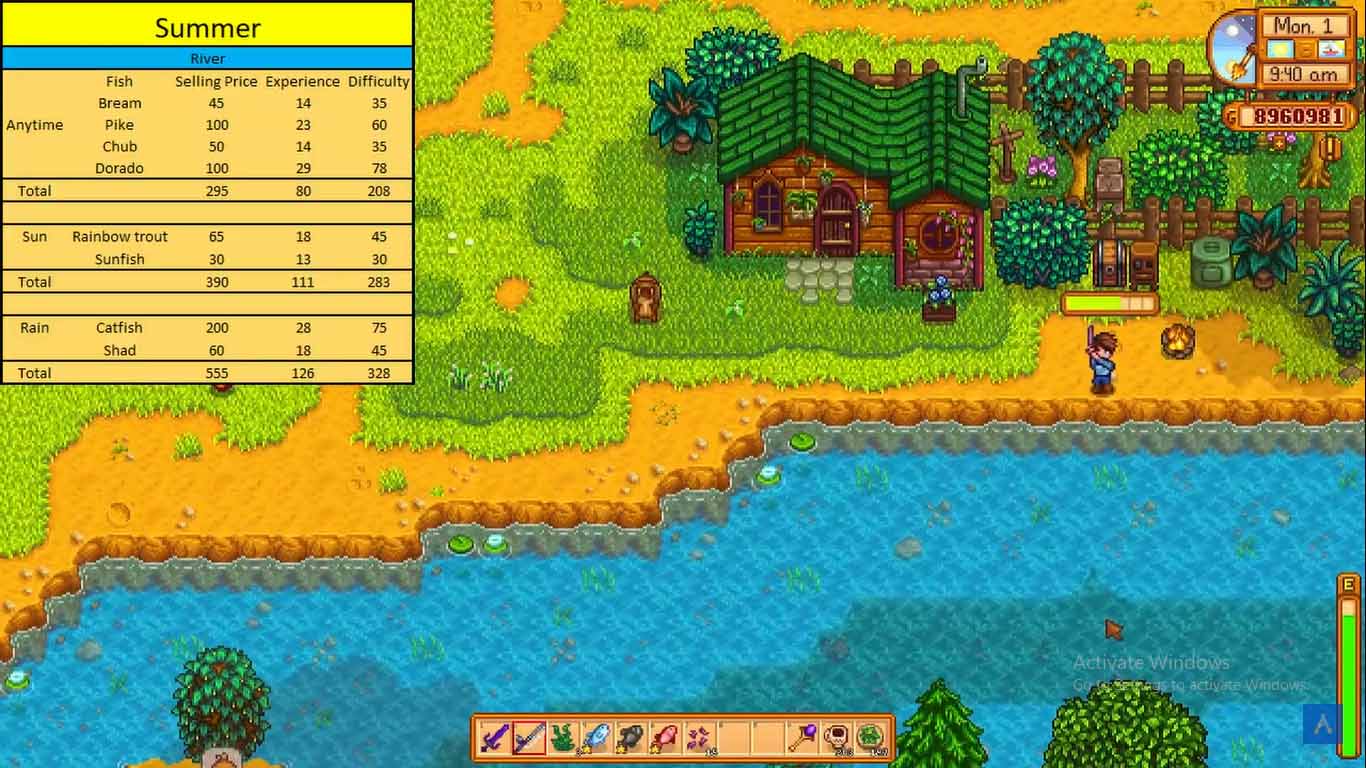
Task: Select the red snapper inventory slot
Action: coord(663,738)
